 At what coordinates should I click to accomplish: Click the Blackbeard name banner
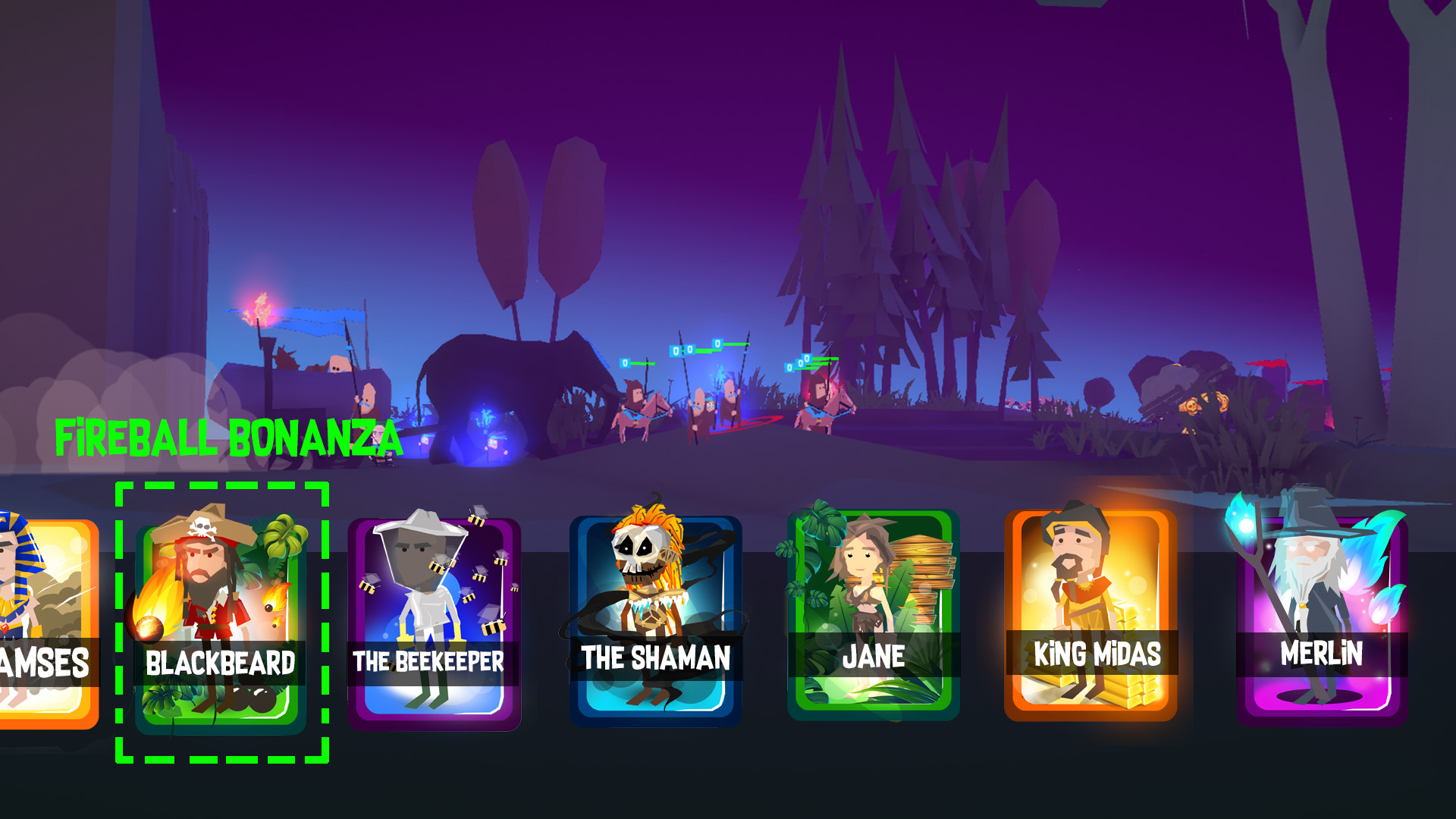point(222,661)
